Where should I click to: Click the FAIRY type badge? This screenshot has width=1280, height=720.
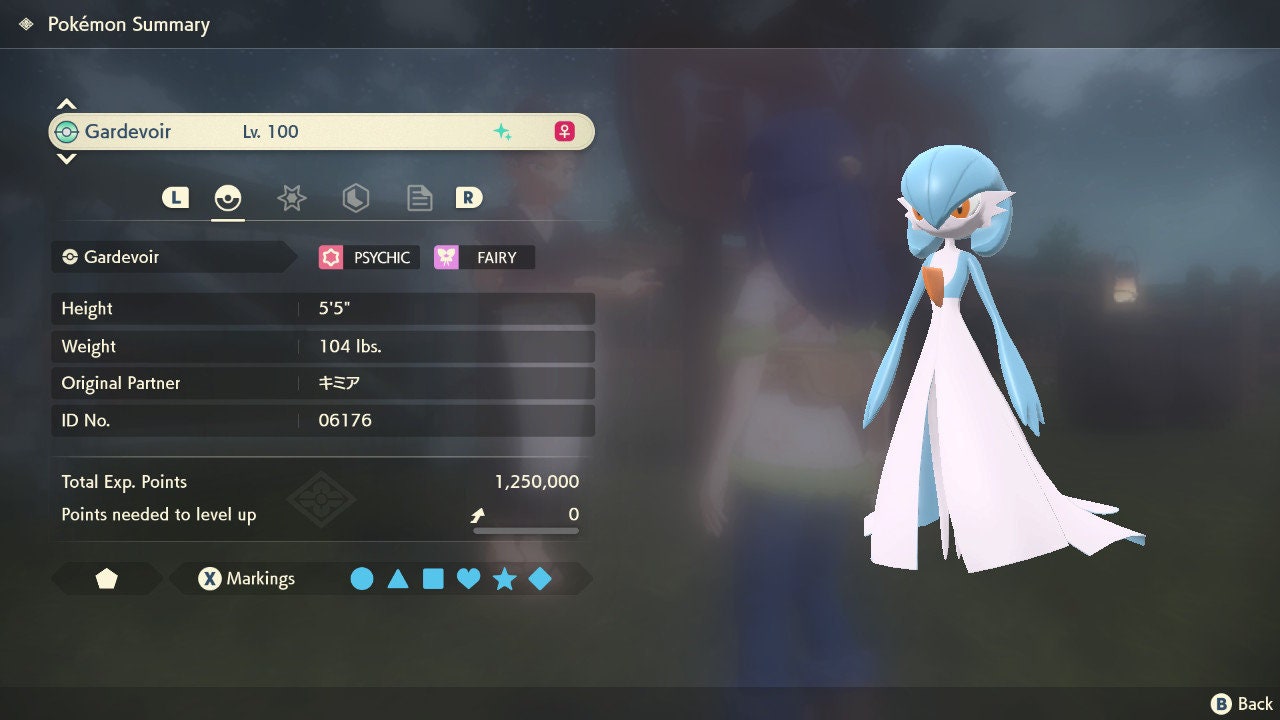[485, 258]
